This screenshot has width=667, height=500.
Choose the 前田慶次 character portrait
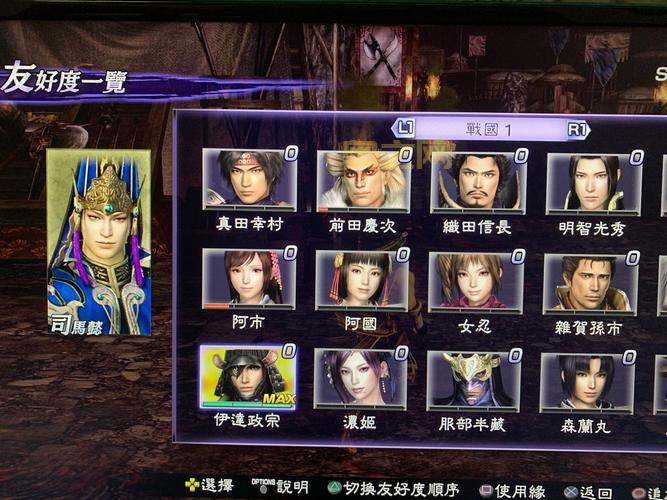pyautogui.click(x=363, y=181)
